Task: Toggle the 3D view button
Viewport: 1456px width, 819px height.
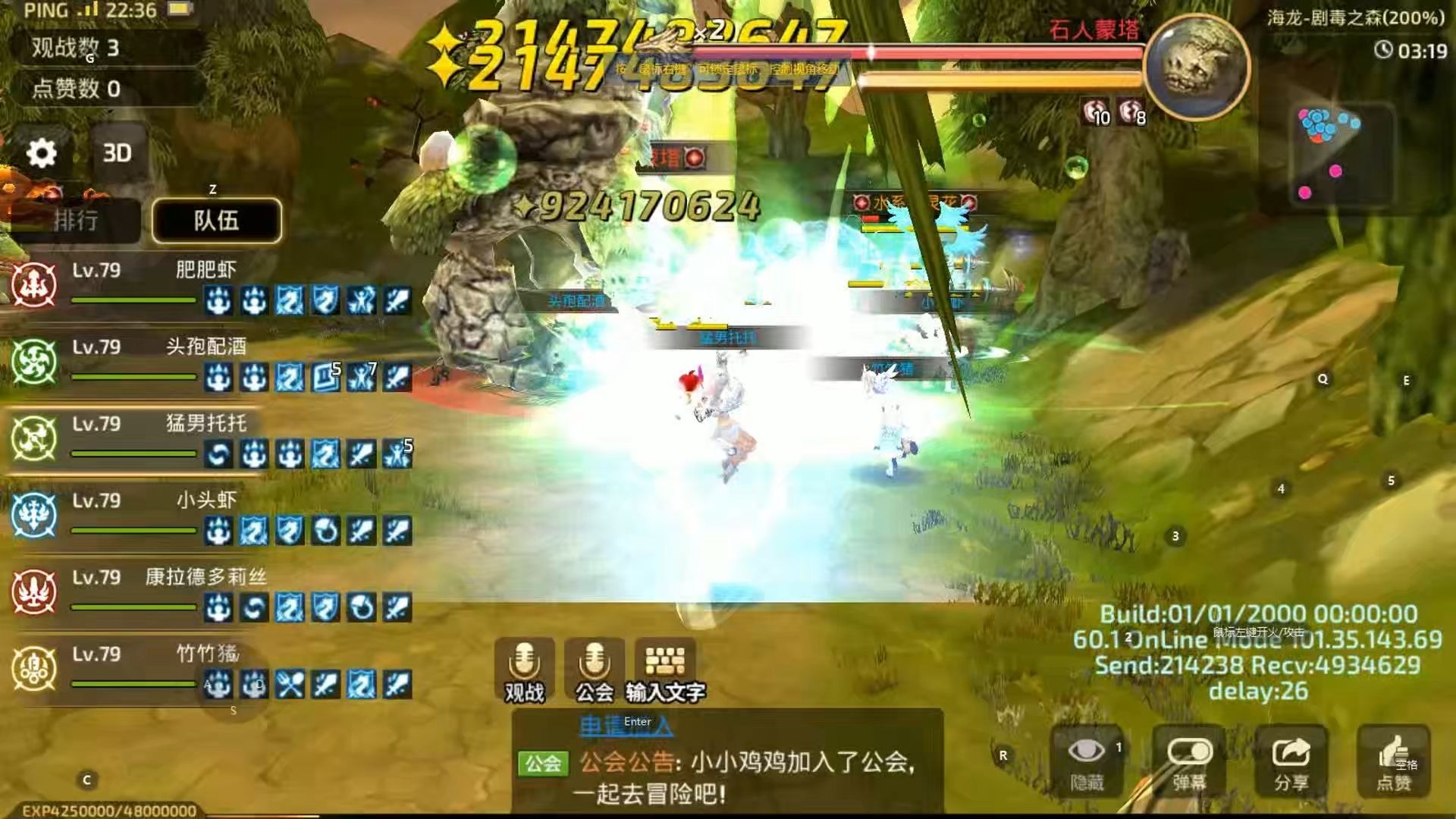Action: (x=117, y=153)
